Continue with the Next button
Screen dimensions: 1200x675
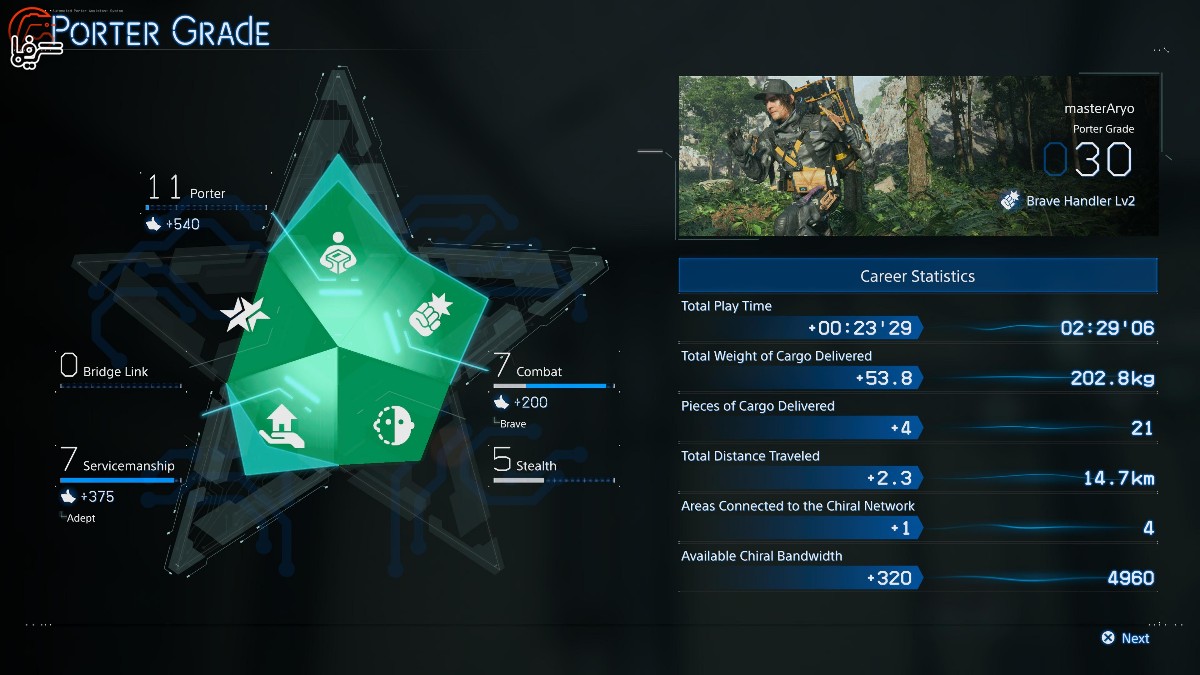[1125, 638]
